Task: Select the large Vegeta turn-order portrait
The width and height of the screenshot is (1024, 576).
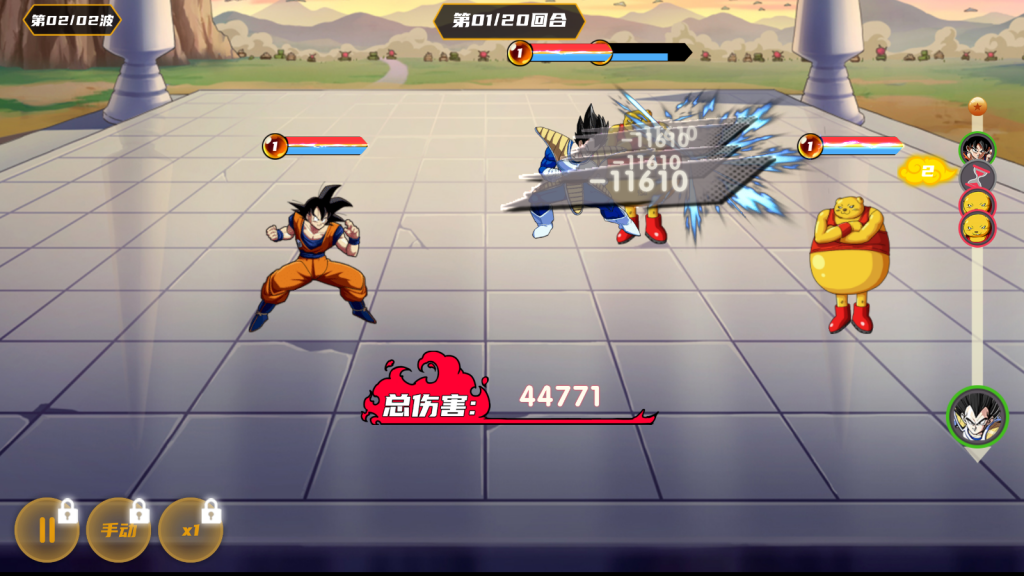Action: [976, 416]
